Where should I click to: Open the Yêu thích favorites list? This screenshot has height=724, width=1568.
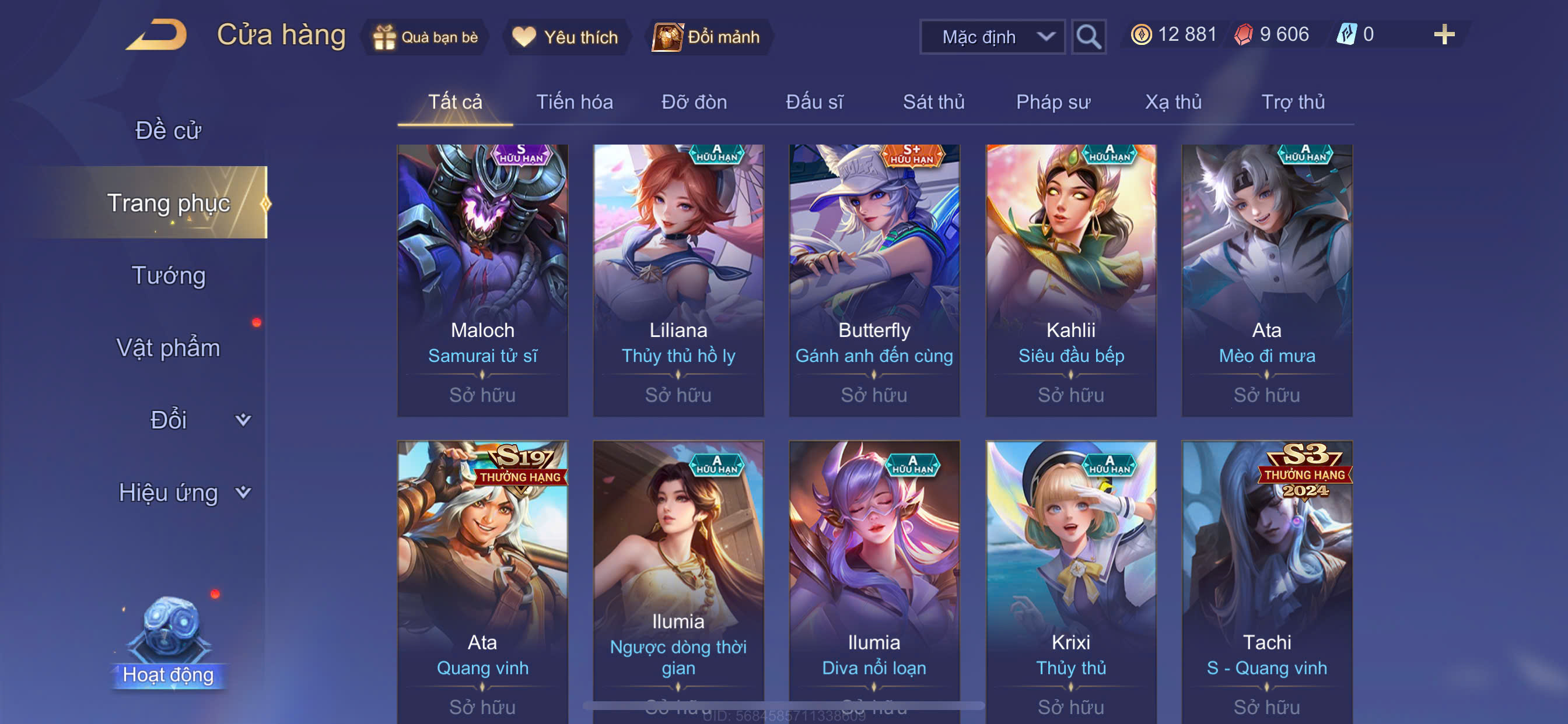565,37
